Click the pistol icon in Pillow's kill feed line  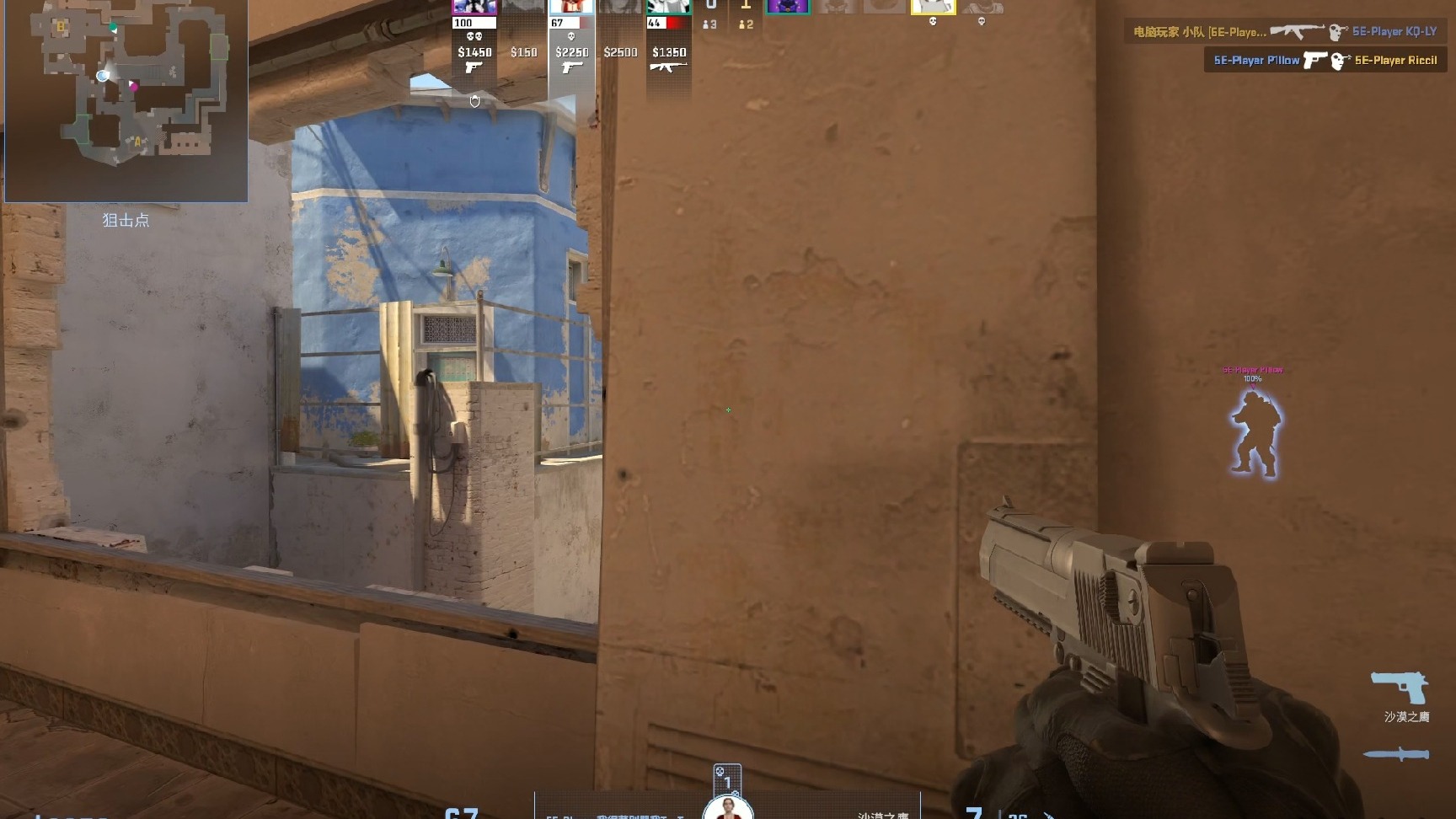[1314, 61]
